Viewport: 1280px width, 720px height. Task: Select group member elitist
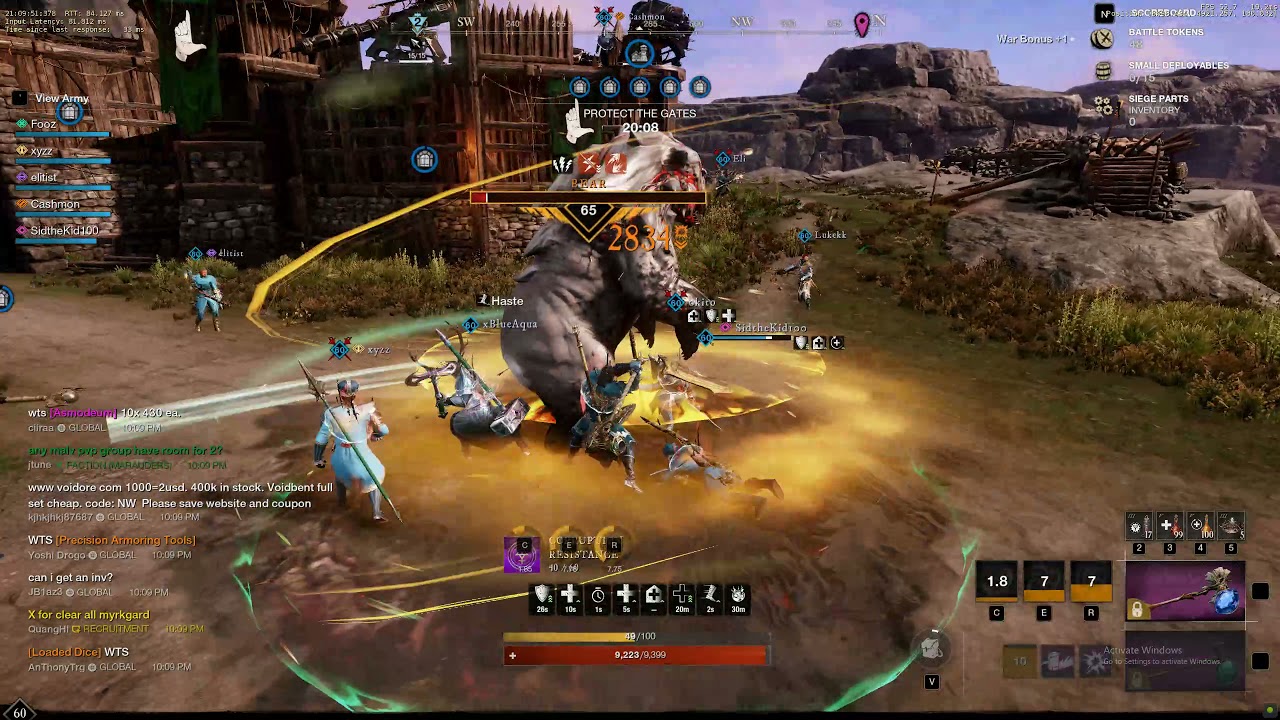coord(44,177)
